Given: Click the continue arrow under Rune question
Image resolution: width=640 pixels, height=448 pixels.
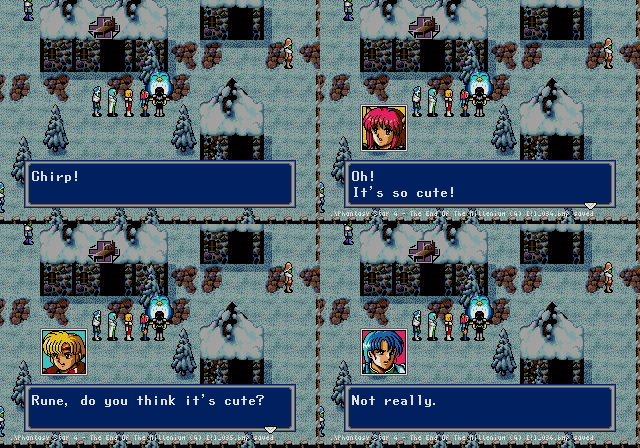Looking at the screenshot, I should [x=270, y=429].
